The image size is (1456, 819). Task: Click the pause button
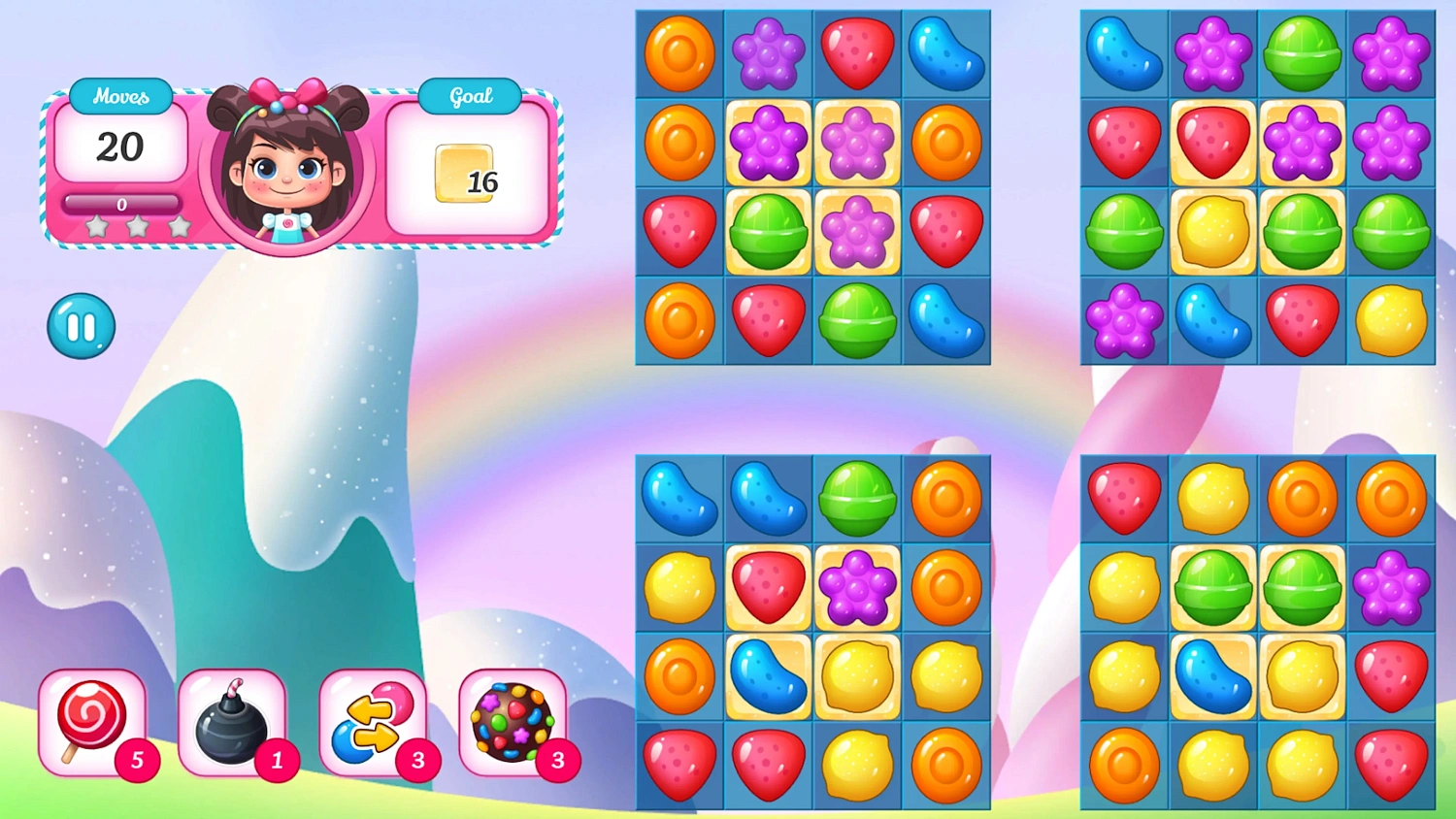[x=81, y=325]
